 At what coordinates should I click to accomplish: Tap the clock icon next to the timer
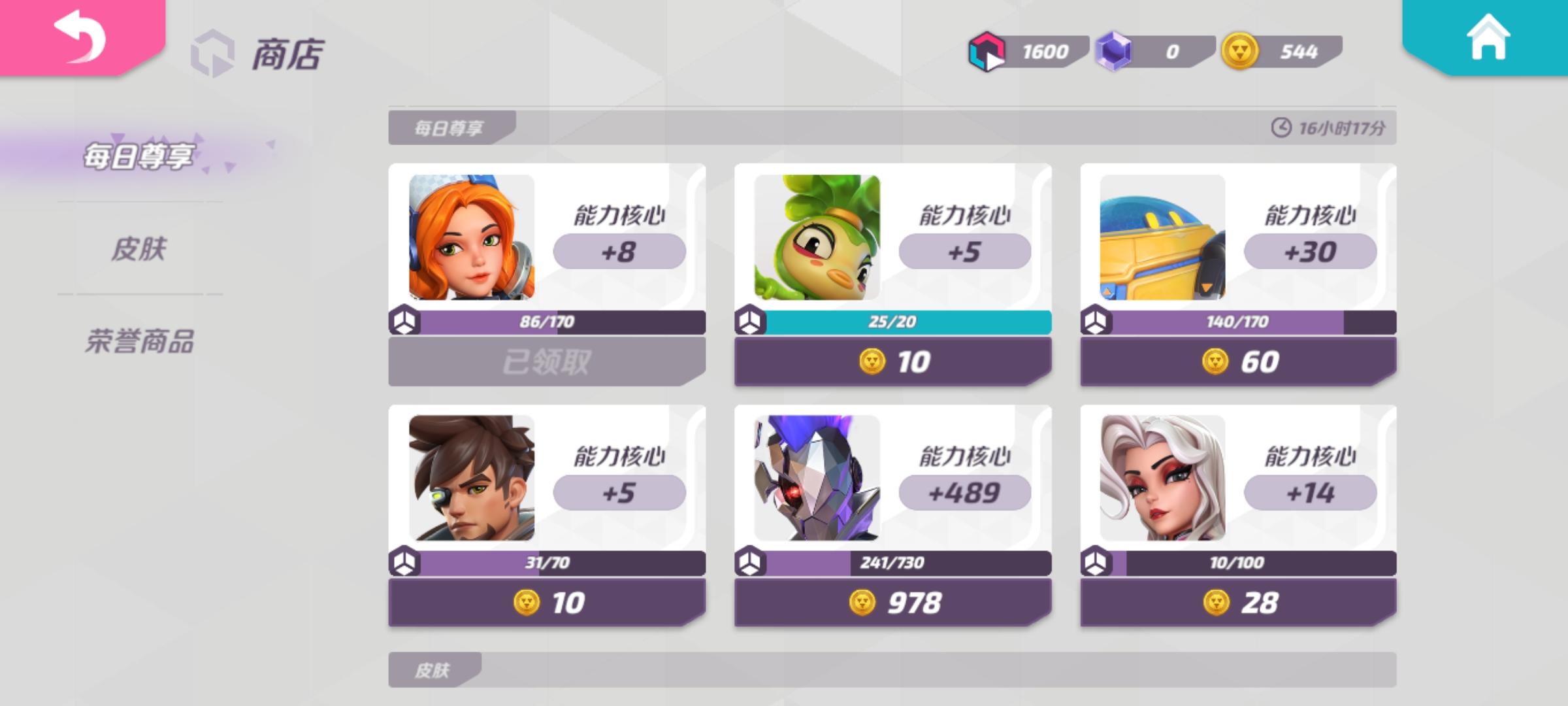click(x=1282, y=129)
